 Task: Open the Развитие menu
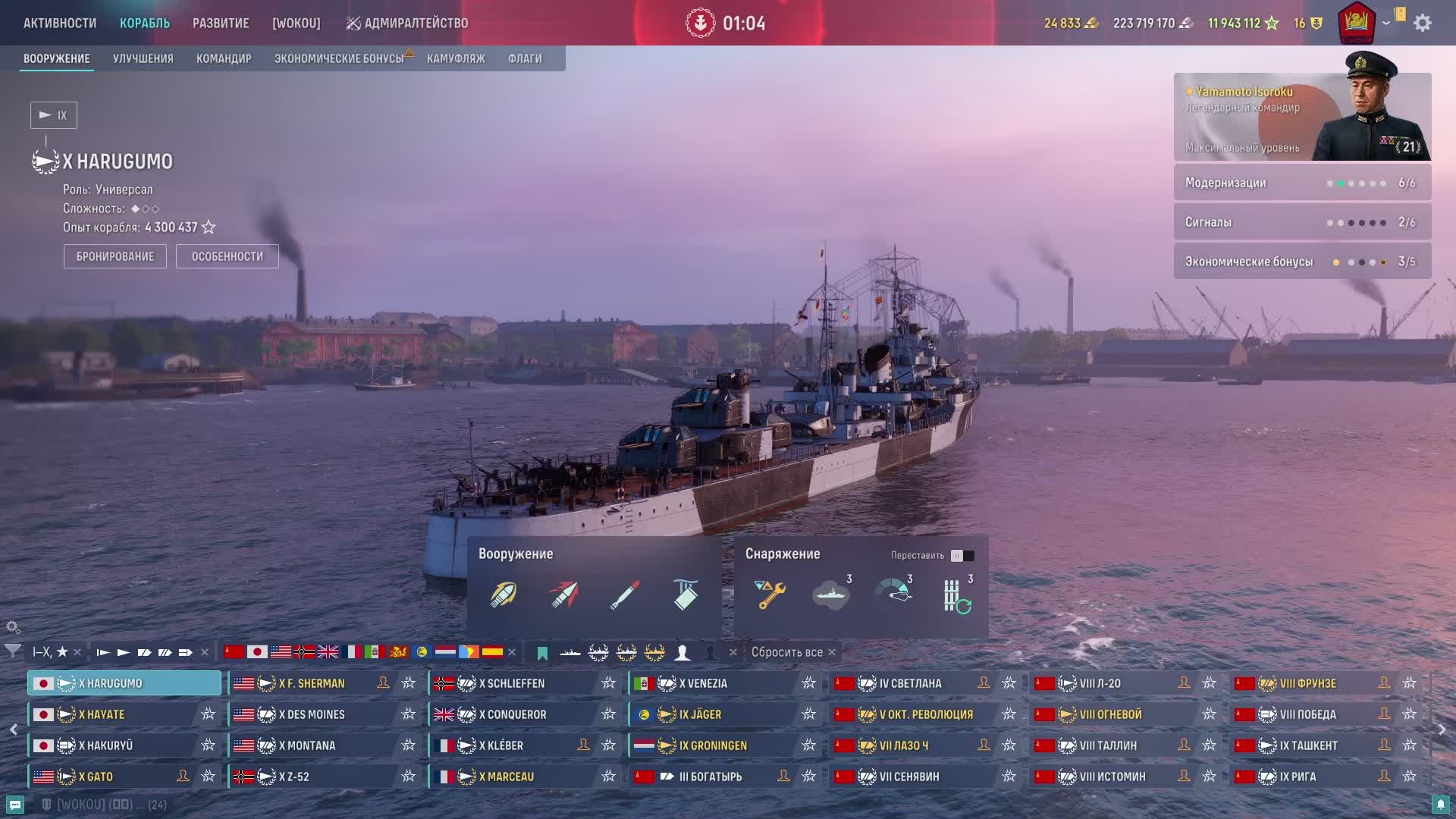pyautogui.click(x=221, y=24)
